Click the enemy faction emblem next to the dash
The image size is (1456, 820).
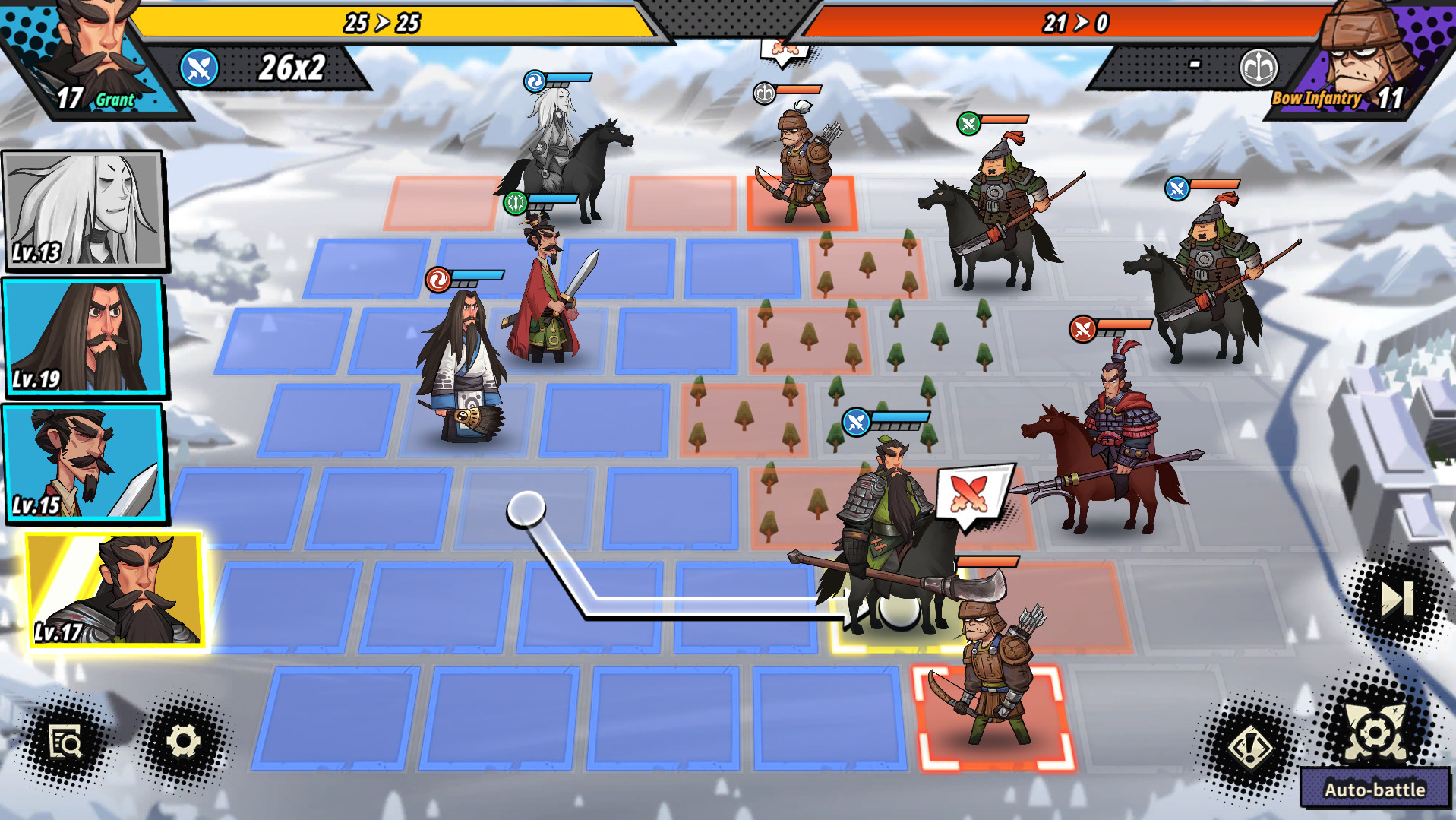[1259, 66]
